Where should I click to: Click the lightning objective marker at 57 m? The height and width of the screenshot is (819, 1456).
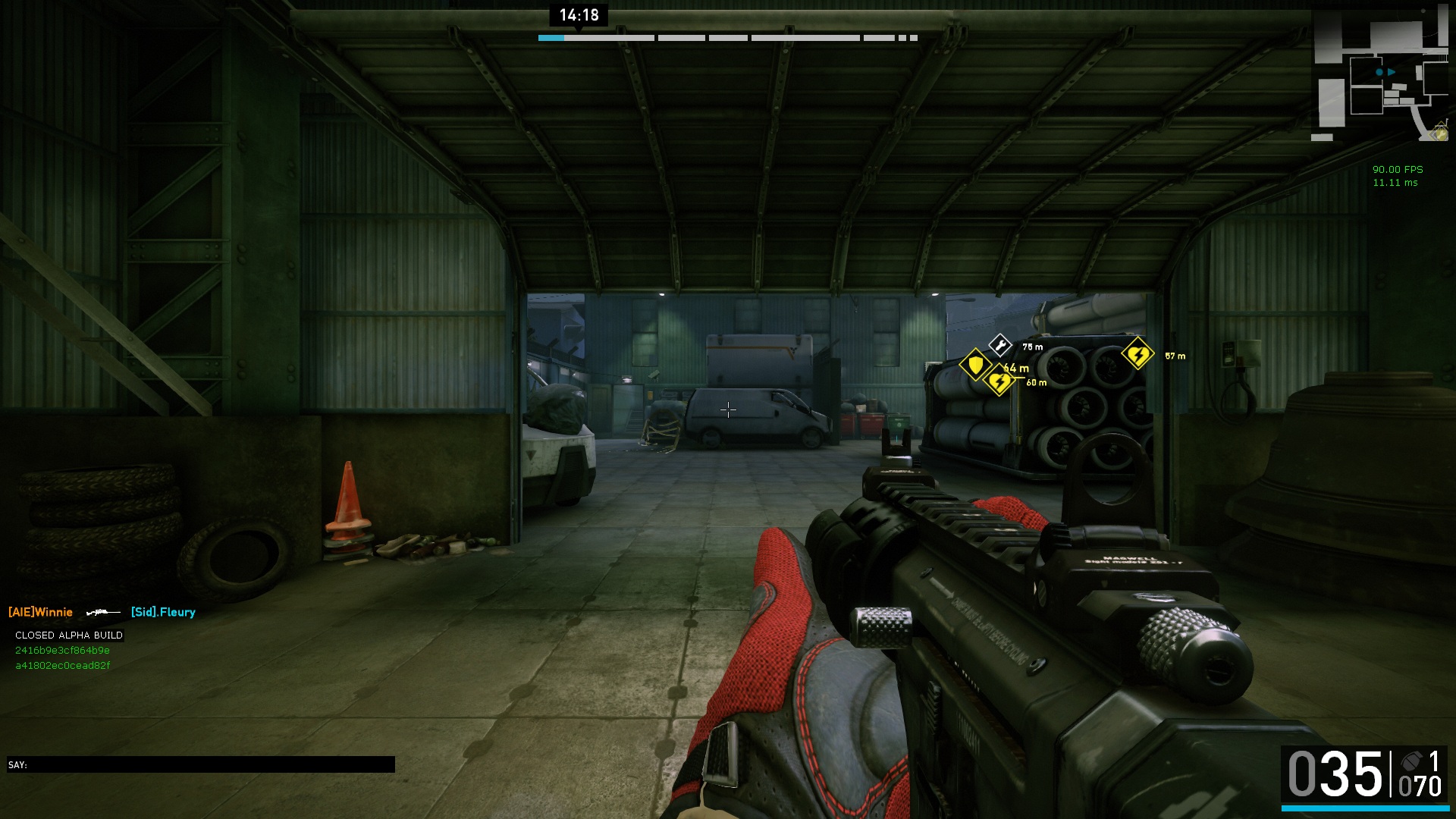click(x=1137, y=354)
